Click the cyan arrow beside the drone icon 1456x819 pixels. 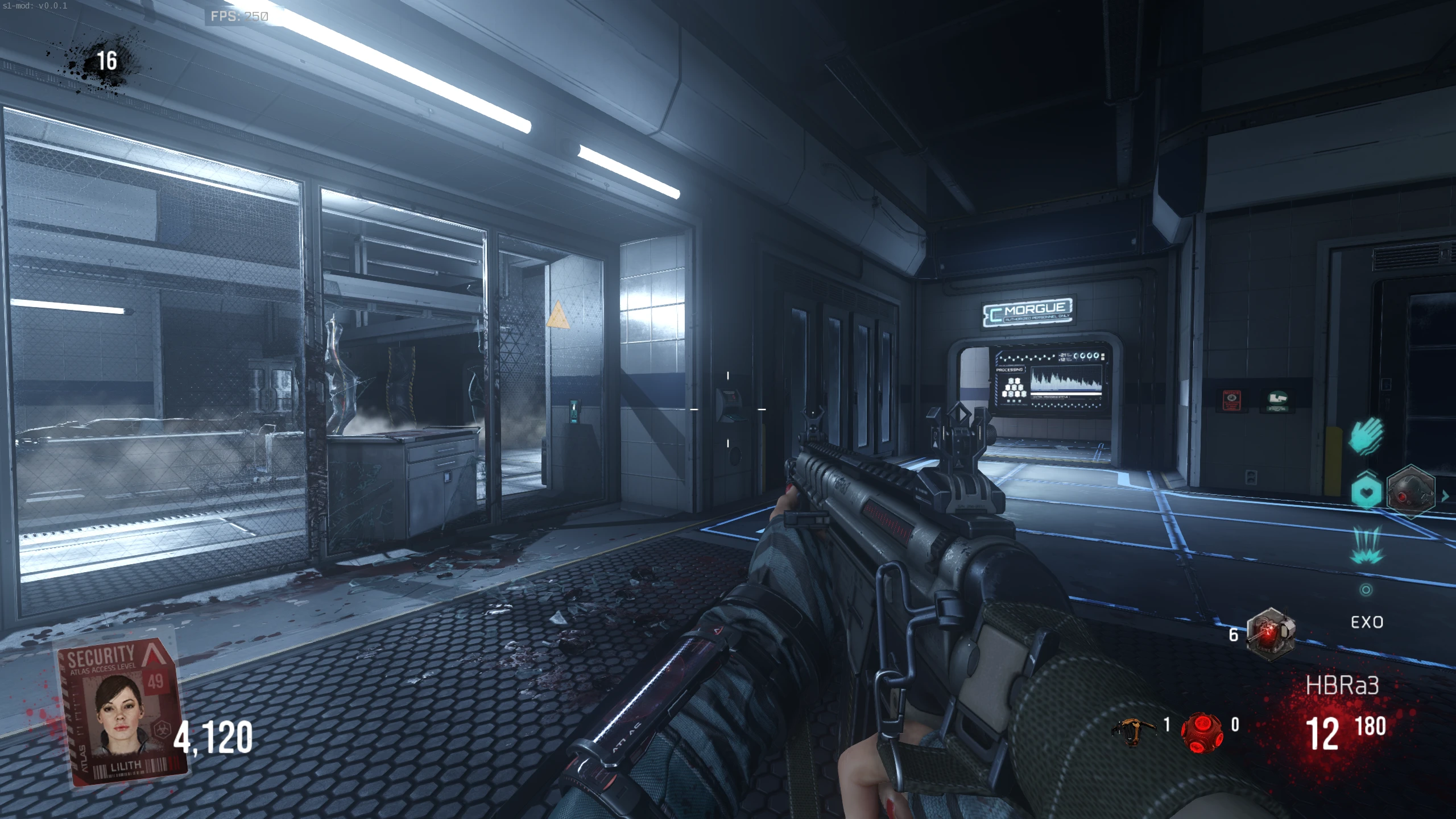[1445, 496]
